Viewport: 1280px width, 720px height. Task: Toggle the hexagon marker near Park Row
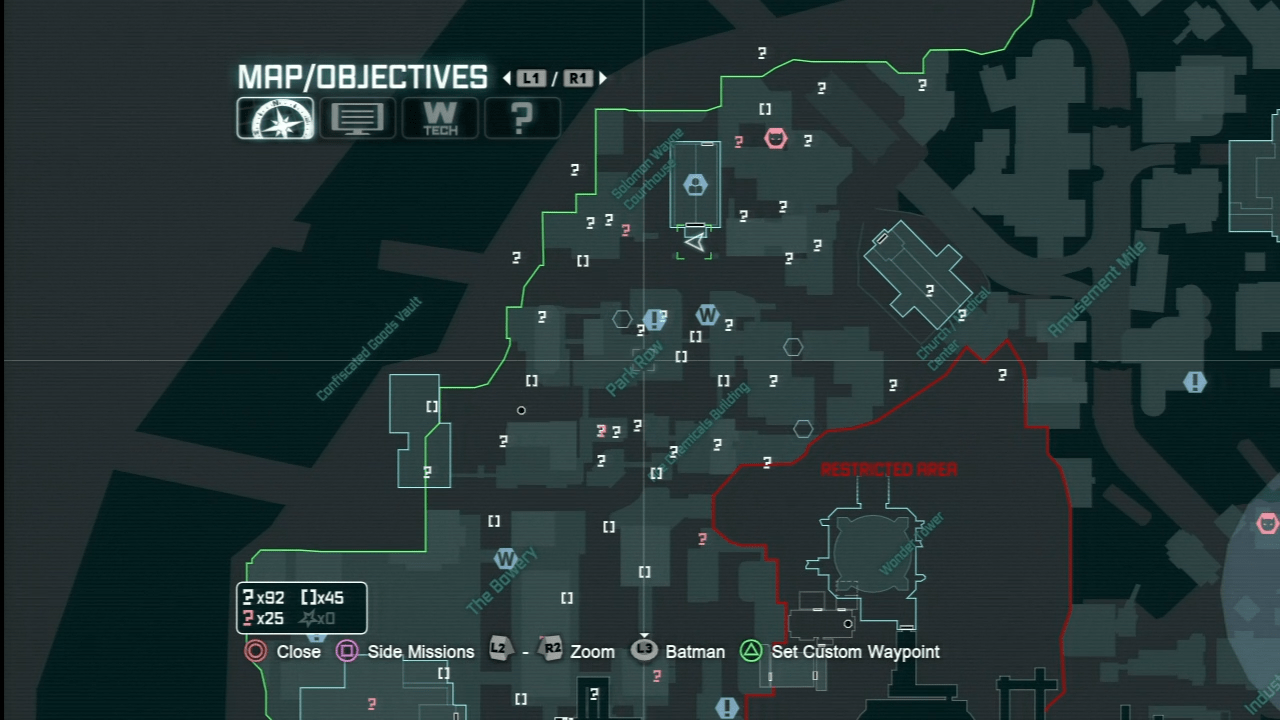[622, 319]
